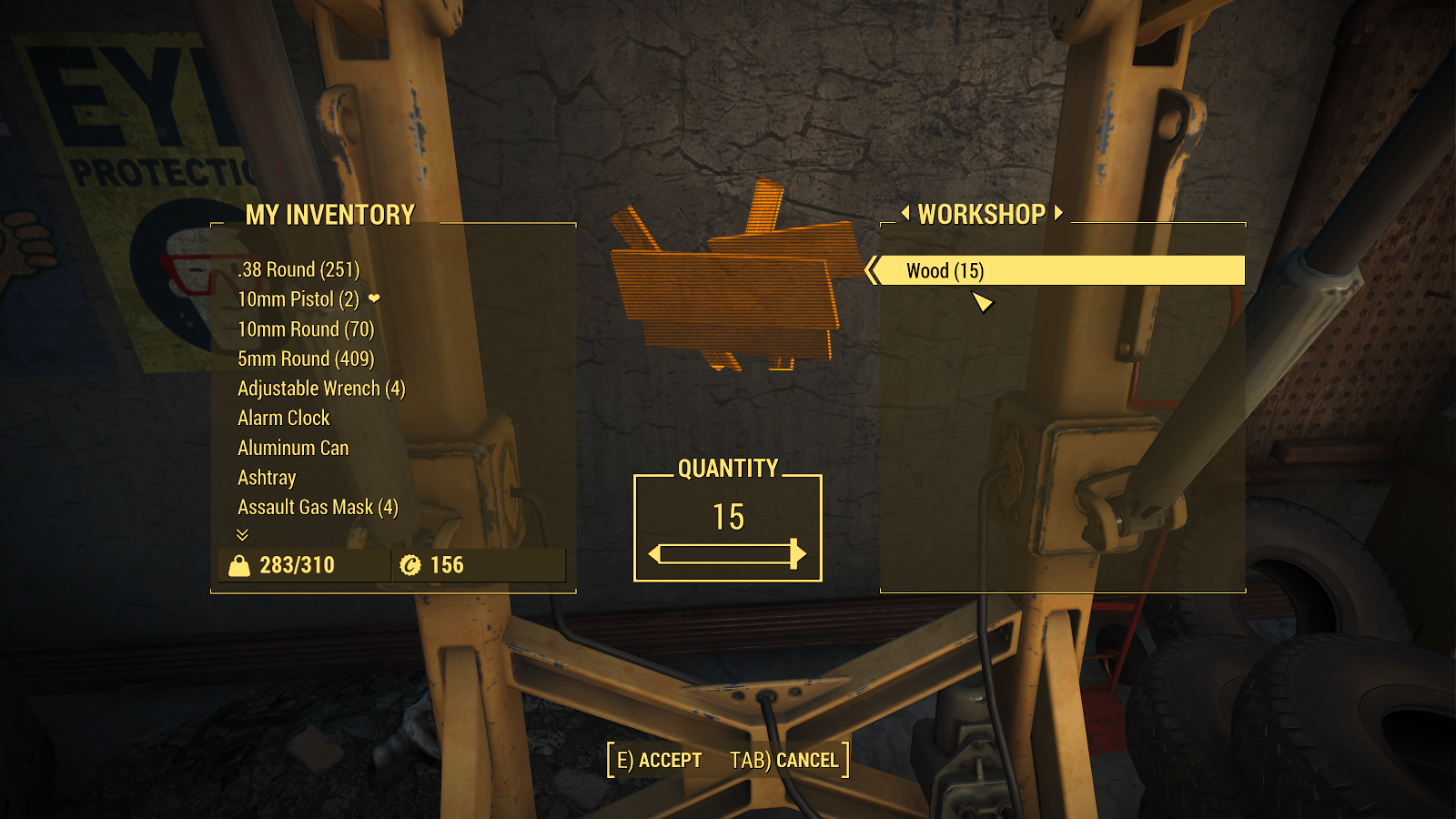Image resolution: width=1456 pixels, height=819 pixels.
Task: Expand inventory list with the double down-chevron
Action: pos(242,535)
